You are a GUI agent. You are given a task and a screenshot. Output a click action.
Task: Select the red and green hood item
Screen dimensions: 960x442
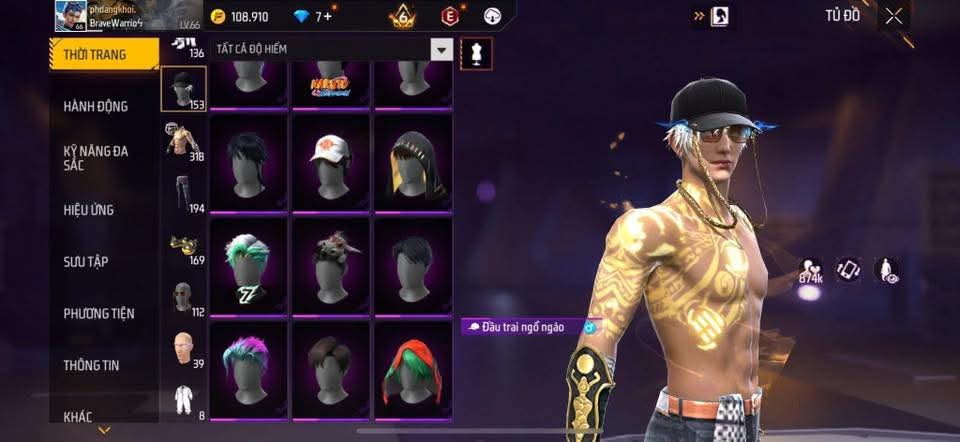414,369
